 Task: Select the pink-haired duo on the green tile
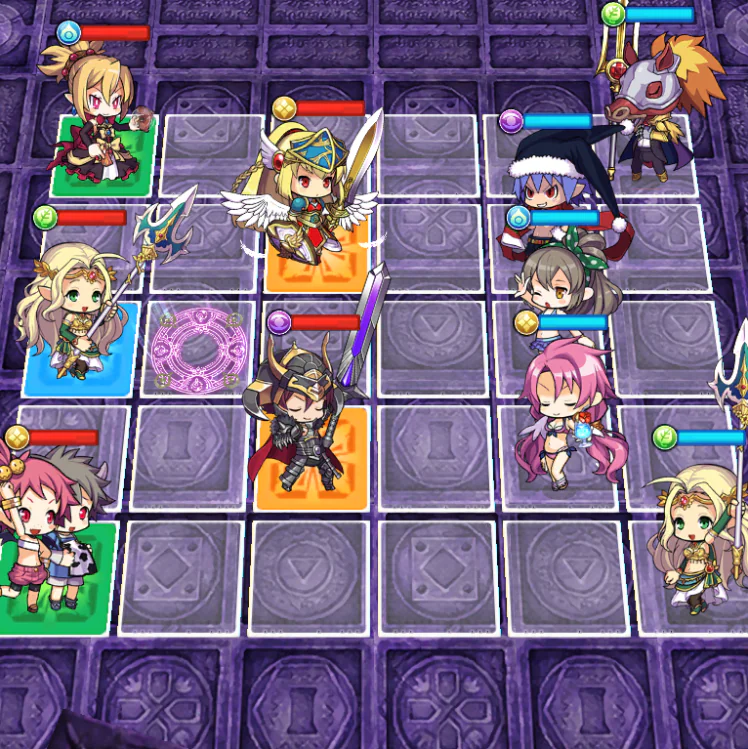52,540
